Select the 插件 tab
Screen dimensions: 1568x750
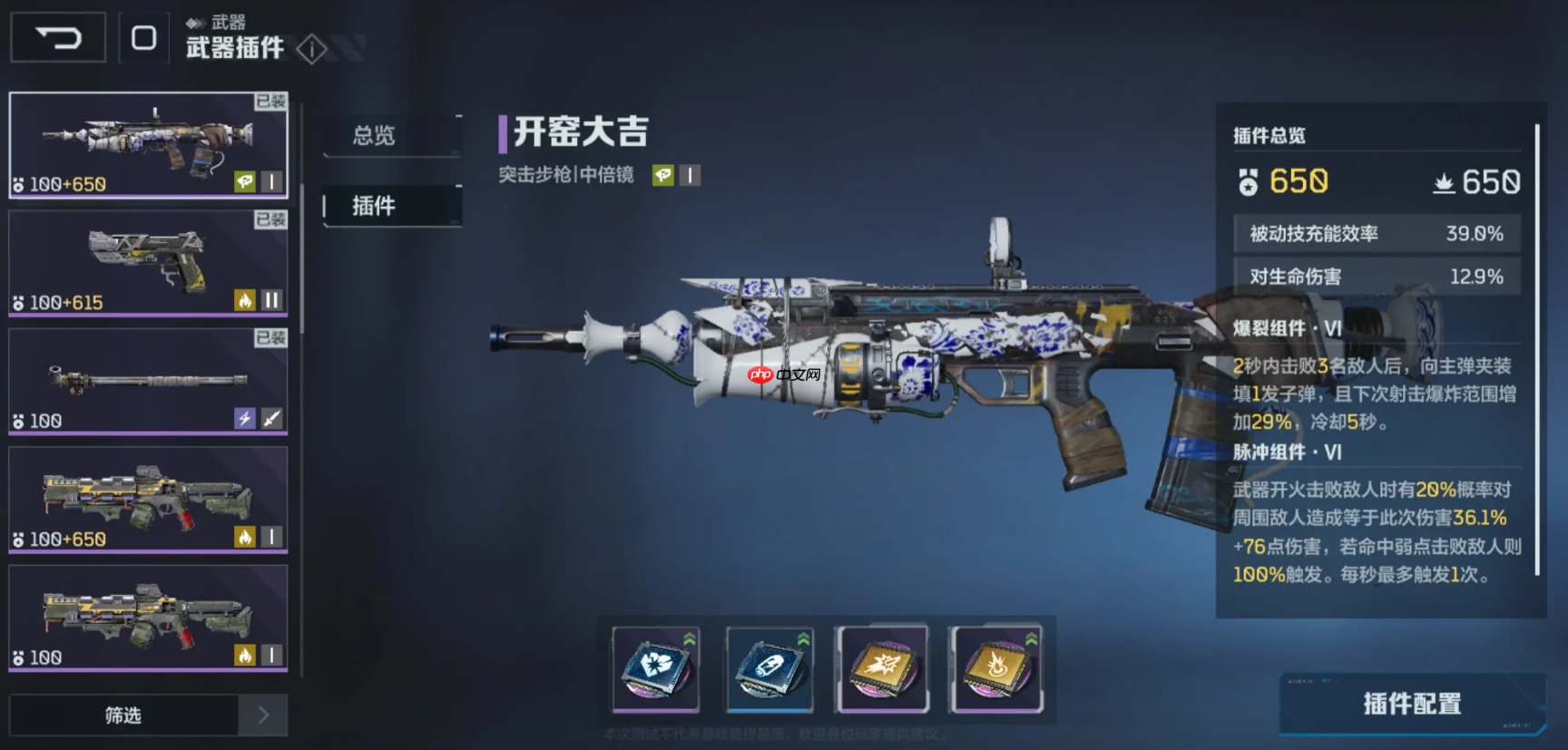374,206
